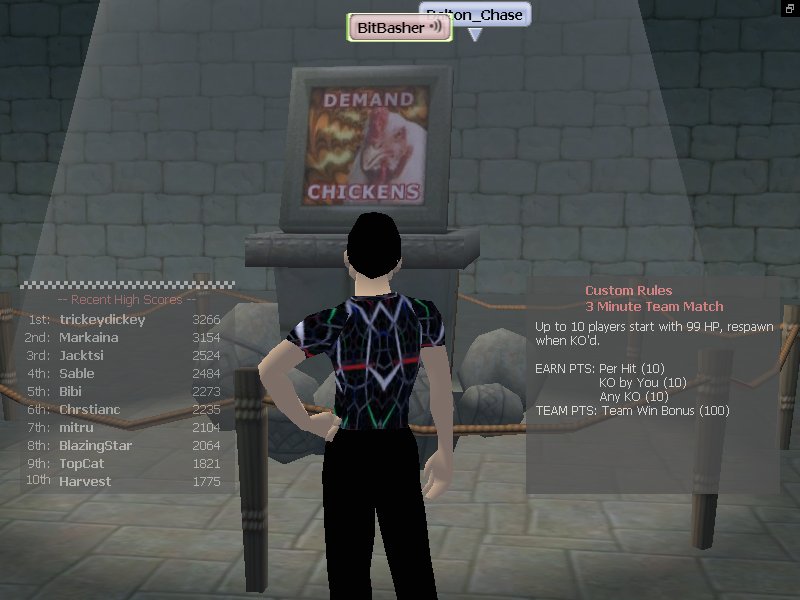Viewport: 800px width, 600px height.
Task: Click the BitBasher name tag
Action: tap(390, 28)
